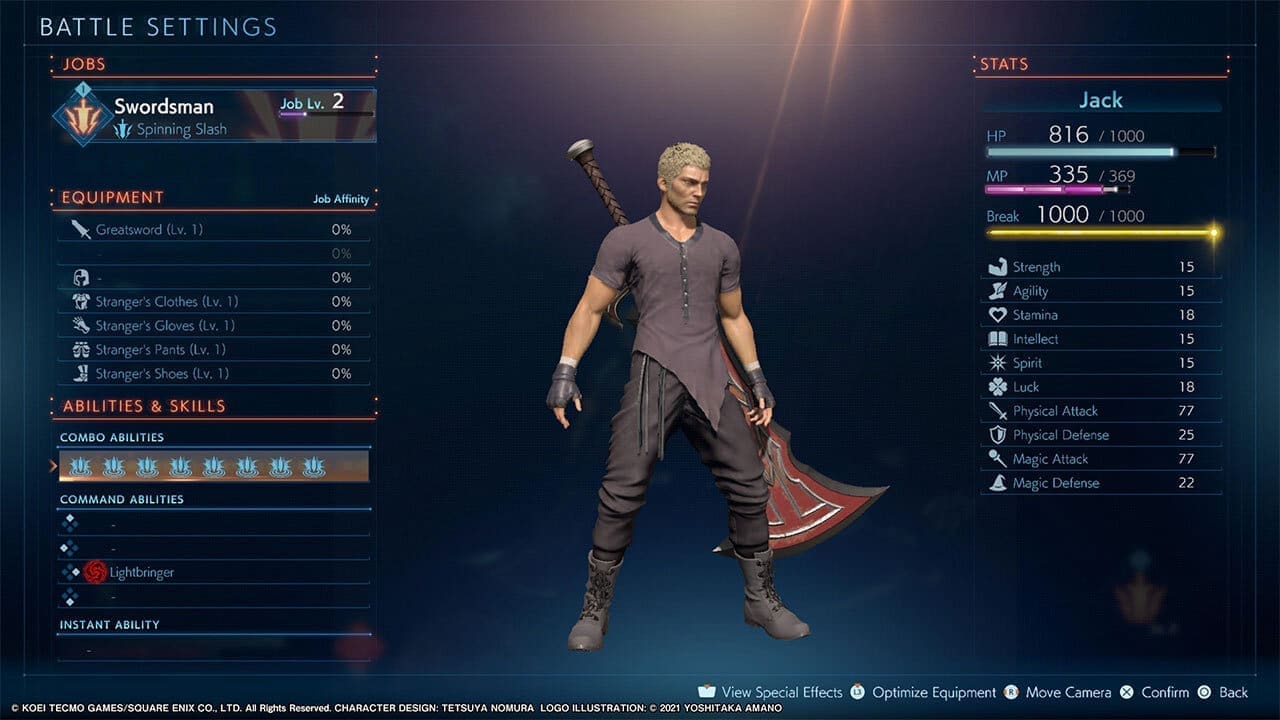Confirm the current selection
1280x720 pixels.
point(1154,692)
